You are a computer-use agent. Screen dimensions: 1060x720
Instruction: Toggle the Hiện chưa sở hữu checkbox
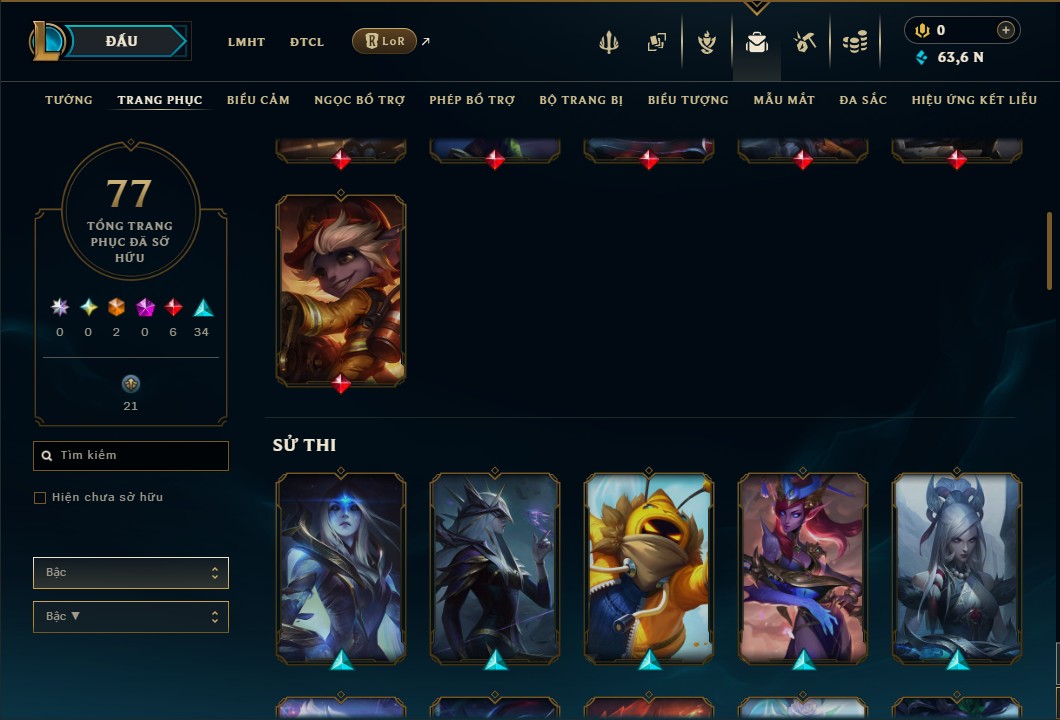click(40, 498)
